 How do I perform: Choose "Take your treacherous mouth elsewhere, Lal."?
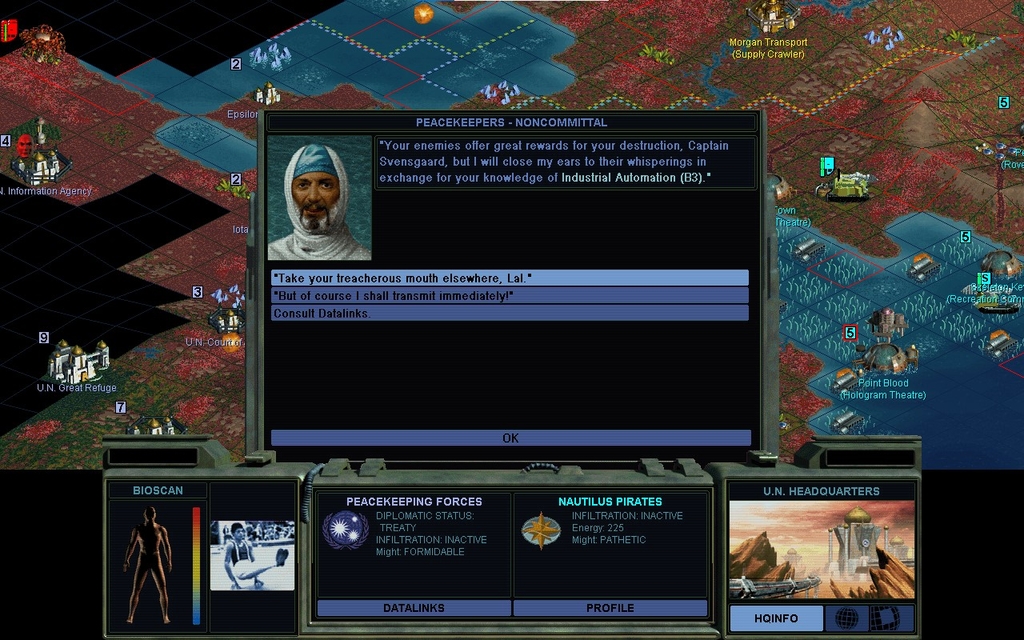point(509,277)
